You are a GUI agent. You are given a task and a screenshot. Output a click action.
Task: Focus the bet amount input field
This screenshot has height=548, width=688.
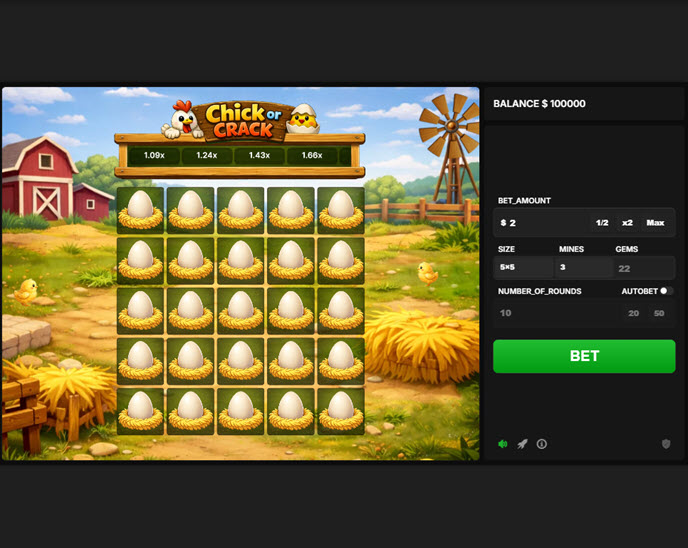tap(542, 223)
